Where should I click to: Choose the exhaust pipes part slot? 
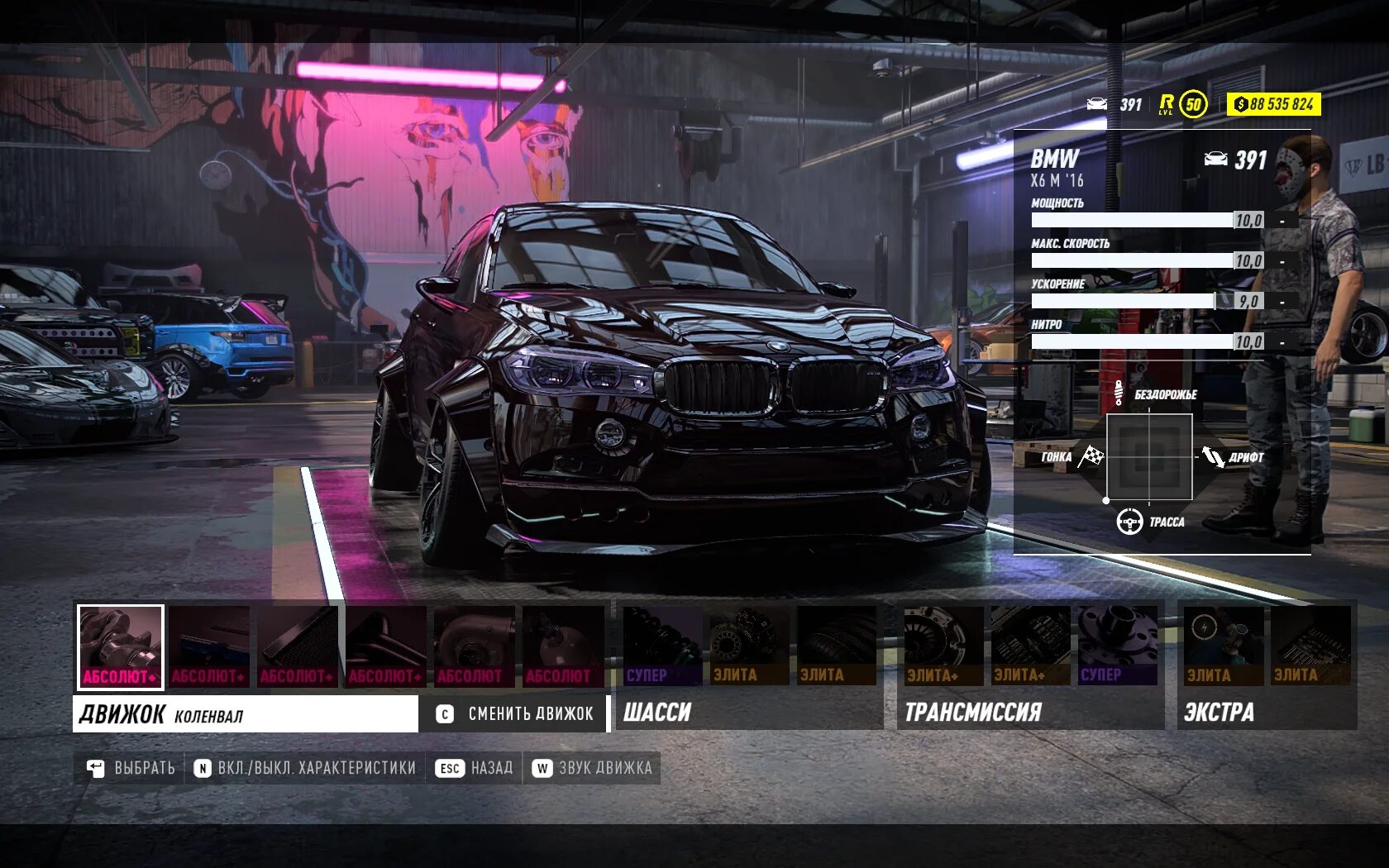coord(386,646)
